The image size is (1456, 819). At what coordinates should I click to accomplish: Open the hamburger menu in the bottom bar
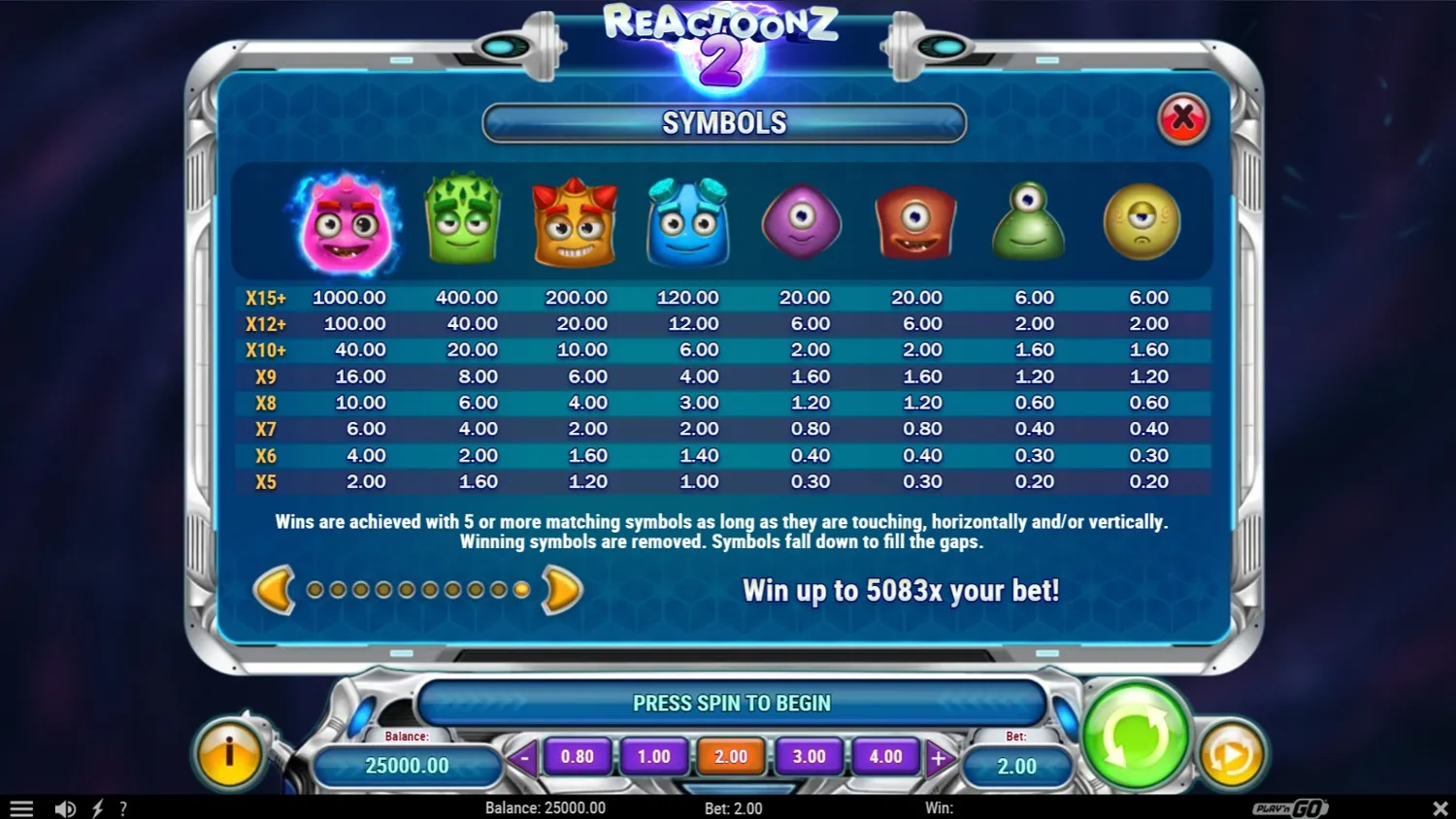21,807
